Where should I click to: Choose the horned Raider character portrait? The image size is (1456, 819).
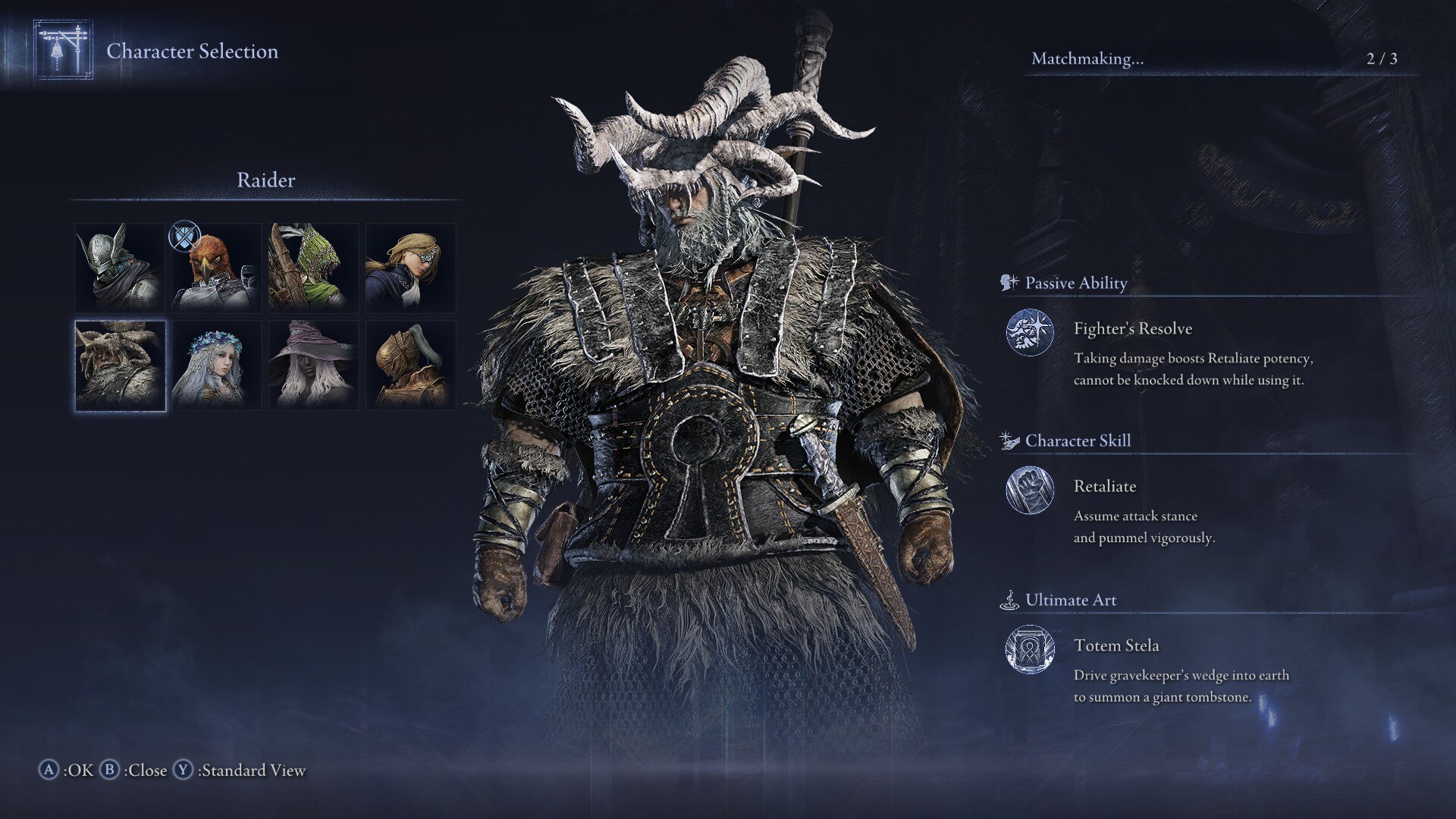tap(120, 366)
